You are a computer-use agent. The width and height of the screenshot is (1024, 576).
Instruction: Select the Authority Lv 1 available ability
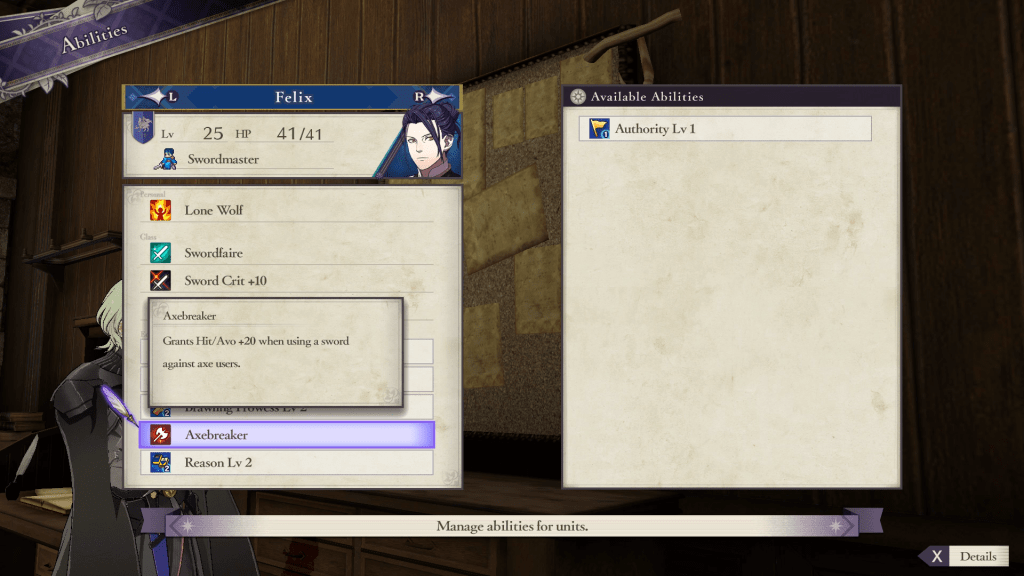click(x=724, y=129)
